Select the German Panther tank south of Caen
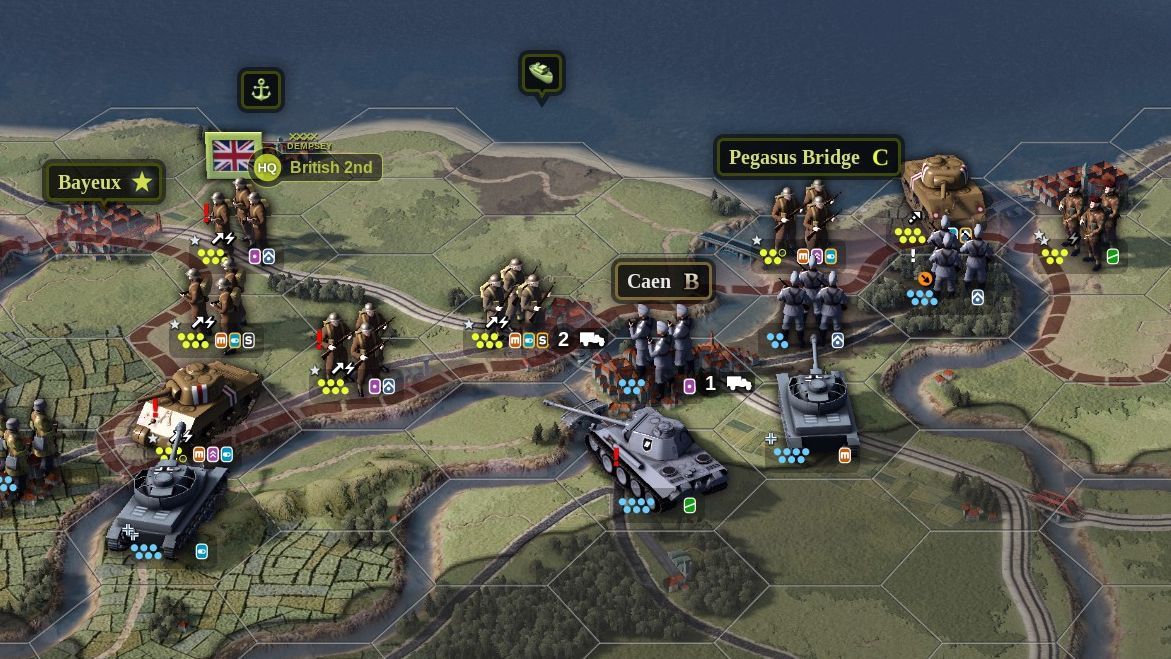1171x659 pixels. click(650, 450)
